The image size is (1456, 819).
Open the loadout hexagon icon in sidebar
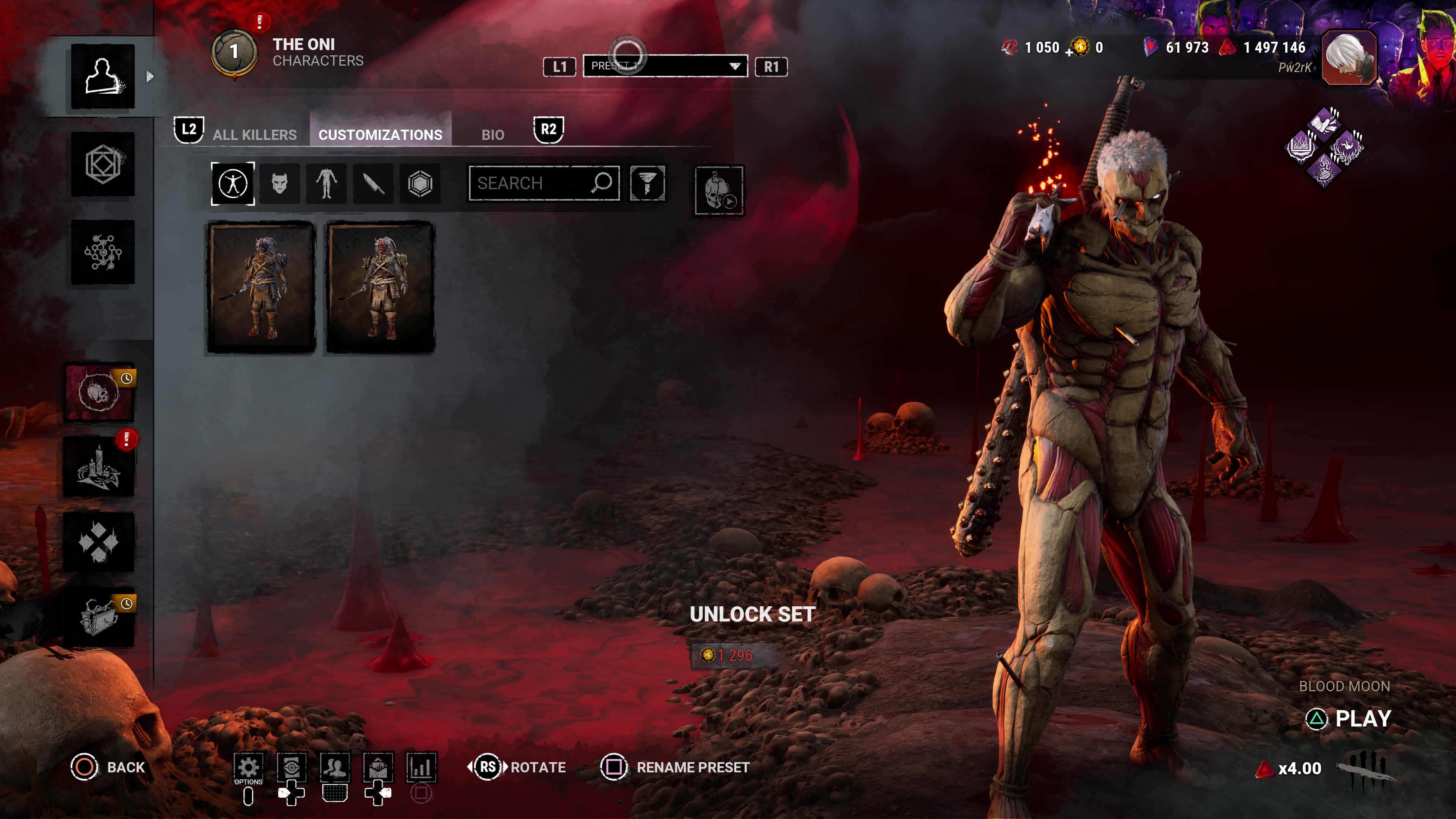click(x=103, y=165)
